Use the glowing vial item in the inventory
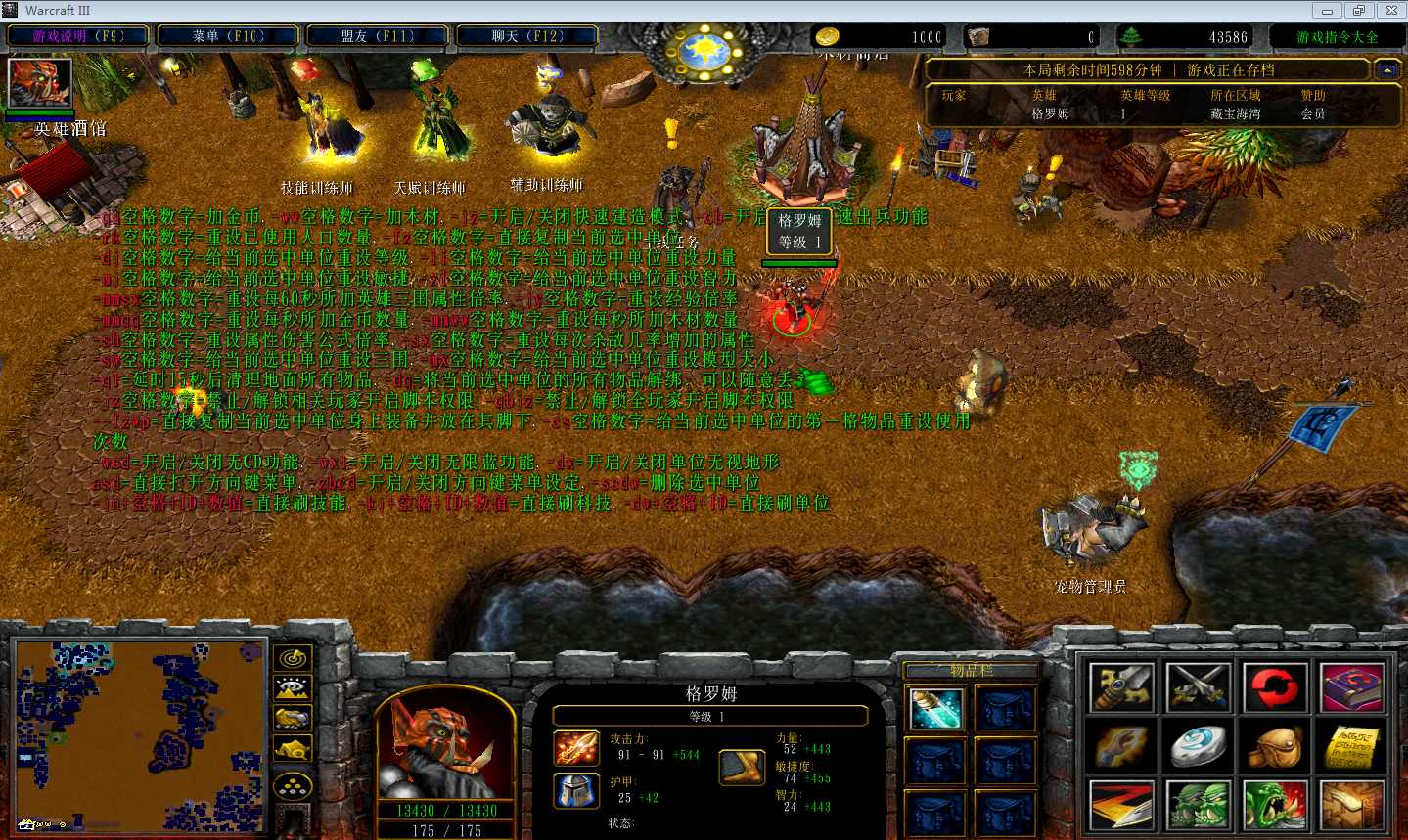The width and height of the screenshot is (1408, 840). [x=936, y=709]
